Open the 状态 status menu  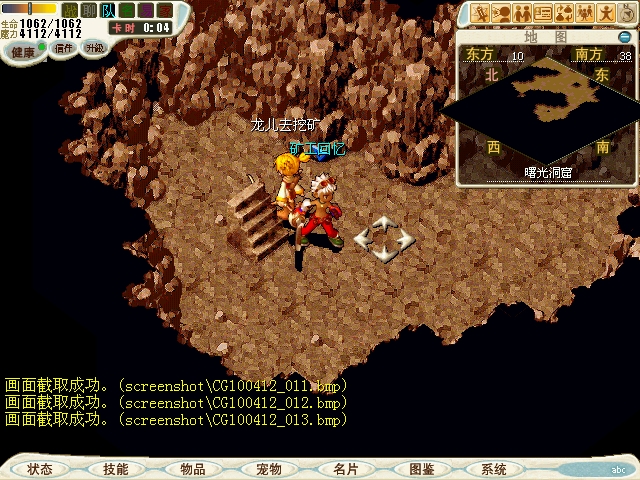tap(40, 468)
